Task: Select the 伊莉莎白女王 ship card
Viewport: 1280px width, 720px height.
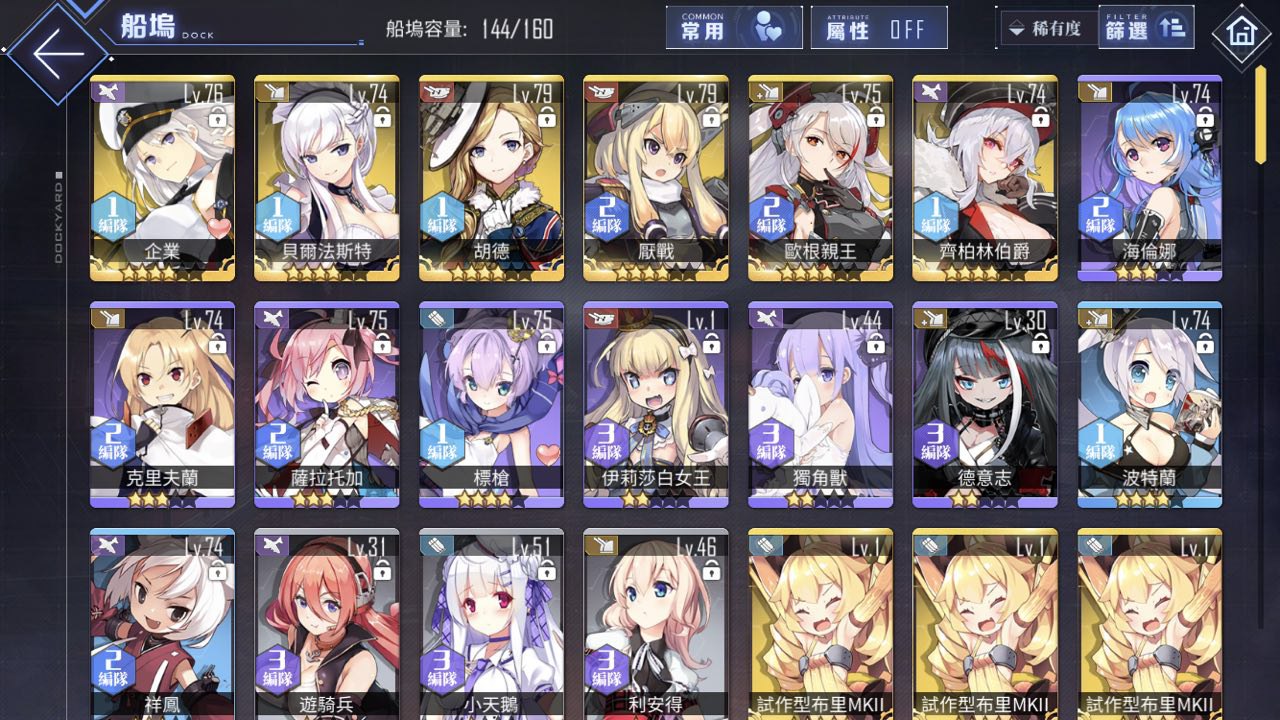Action: click(656, 404)
